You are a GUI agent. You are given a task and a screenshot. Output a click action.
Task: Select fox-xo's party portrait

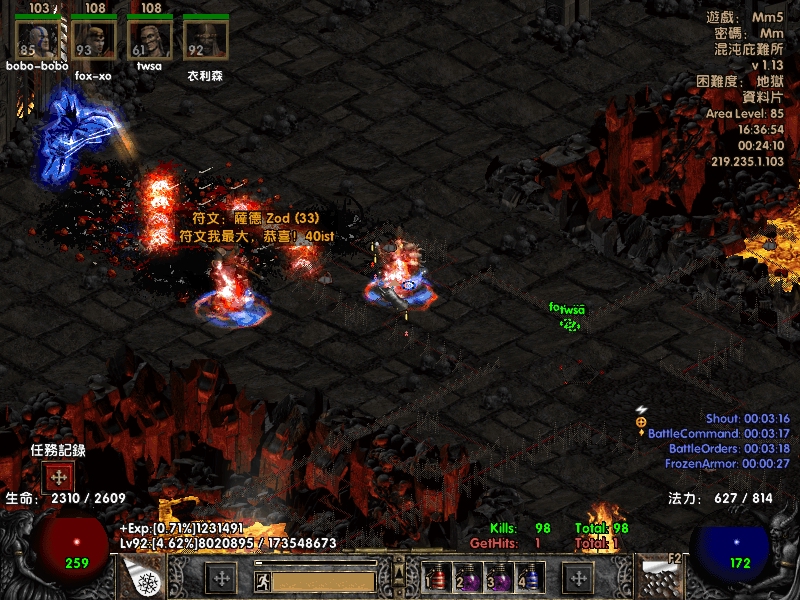pos(93,41)
